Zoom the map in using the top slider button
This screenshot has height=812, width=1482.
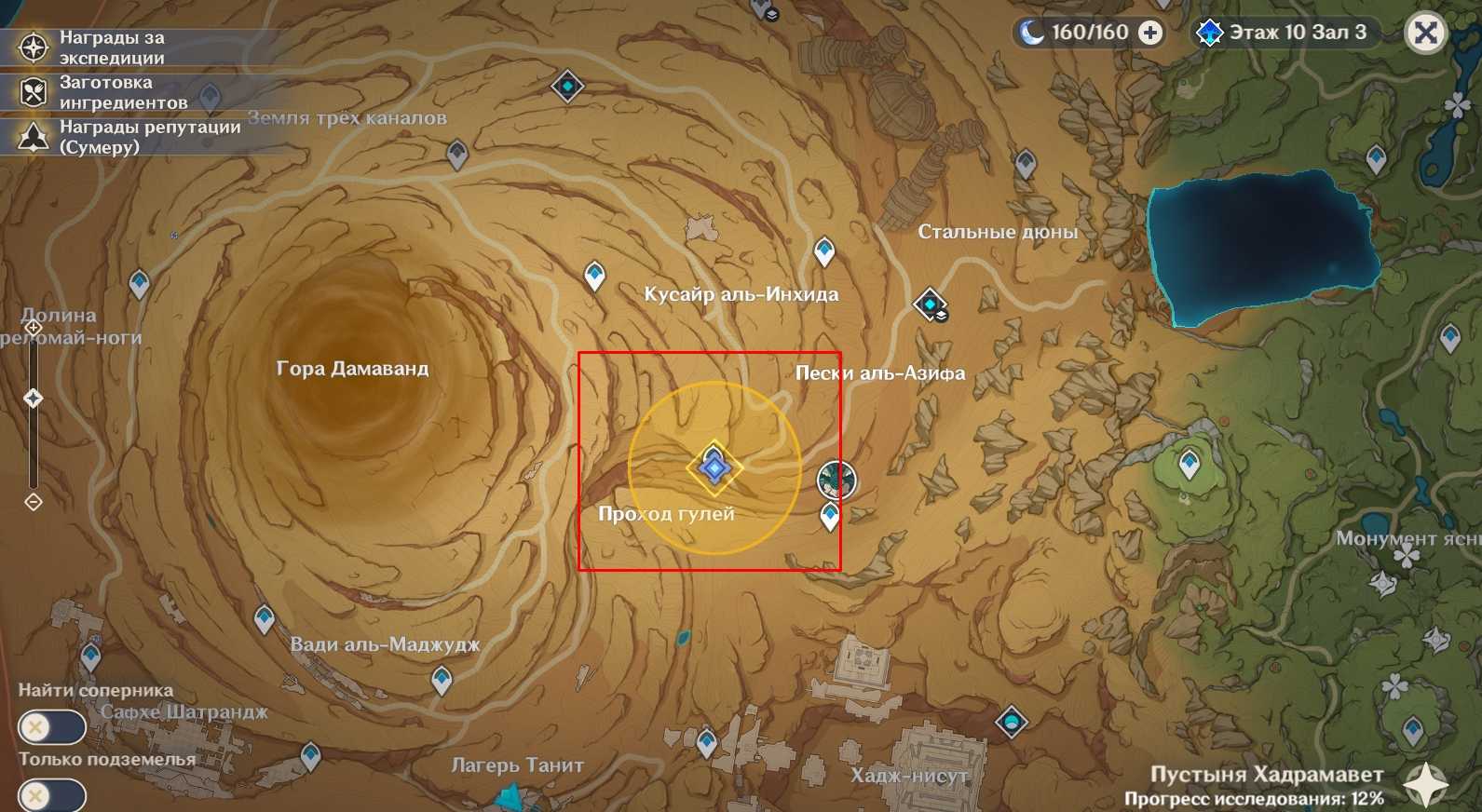click(x=34, y=328)
